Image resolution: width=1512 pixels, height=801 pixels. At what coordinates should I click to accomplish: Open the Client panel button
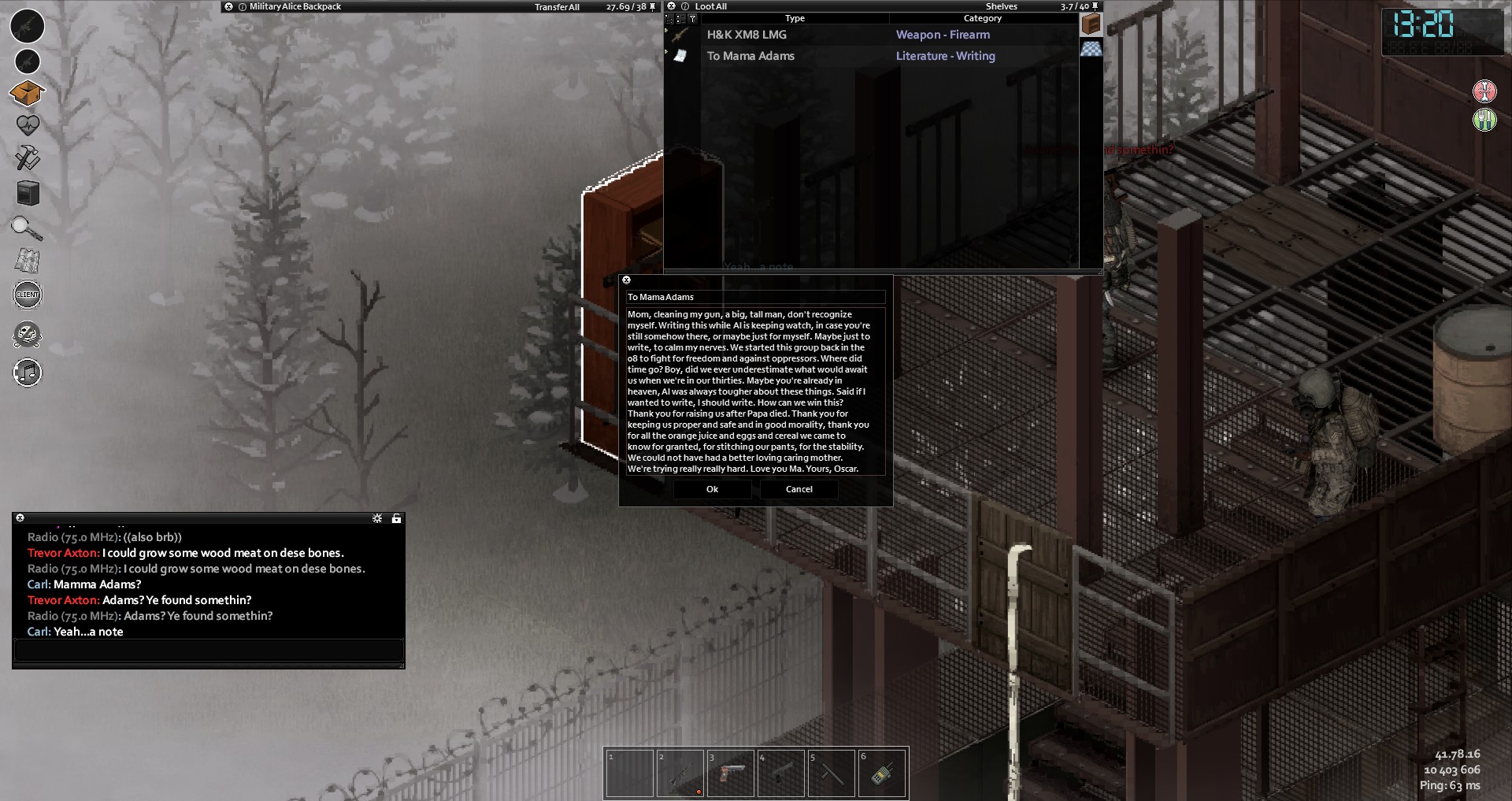(28, 295)
